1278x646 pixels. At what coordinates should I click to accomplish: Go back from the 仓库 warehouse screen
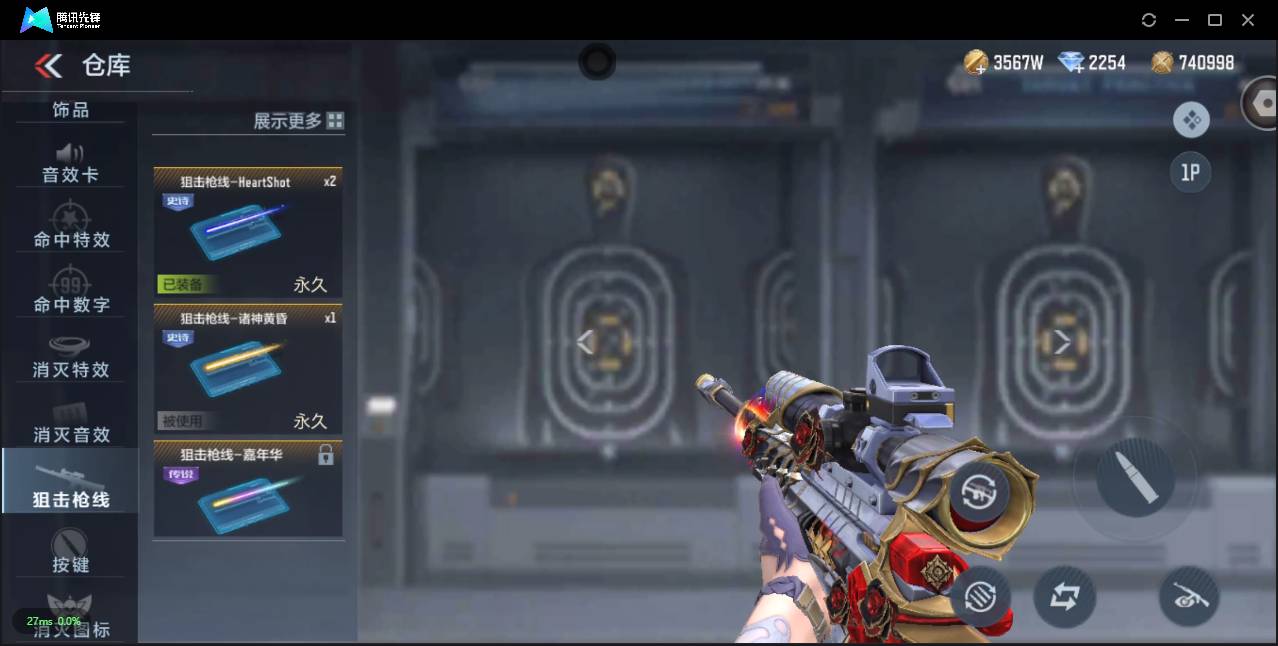point(48,66)
